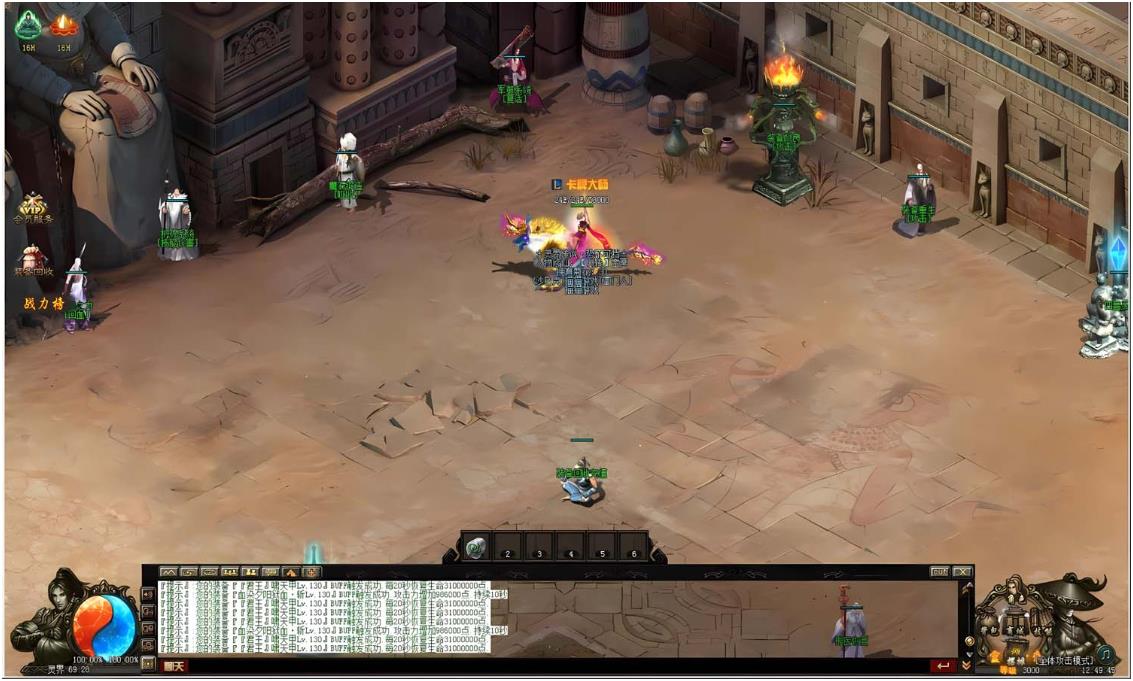Click the red-blue yin-yang health mana orb

coord(104,623)
